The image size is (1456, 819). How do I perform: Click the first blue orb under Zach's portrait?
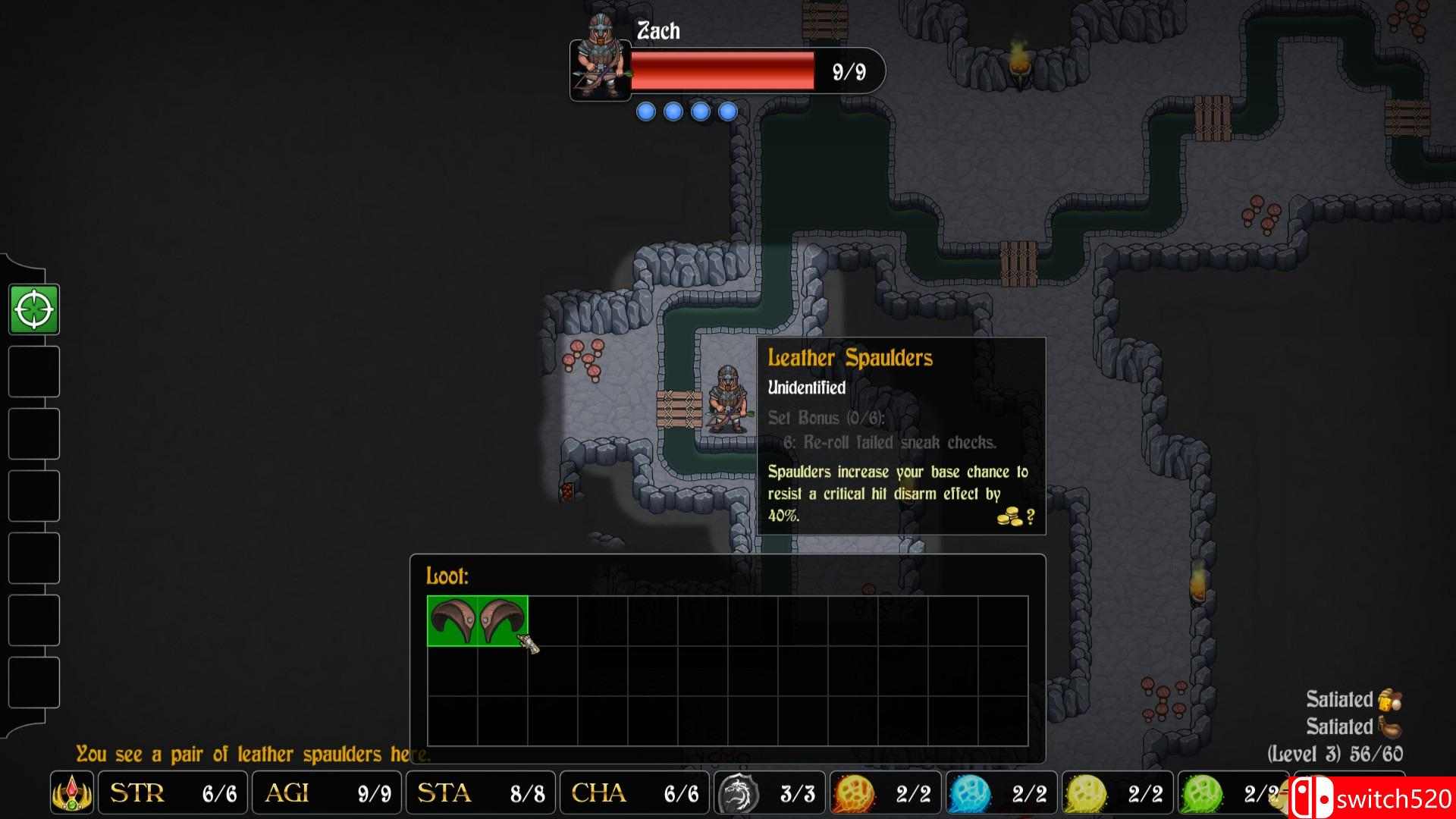tap(646, 111)
